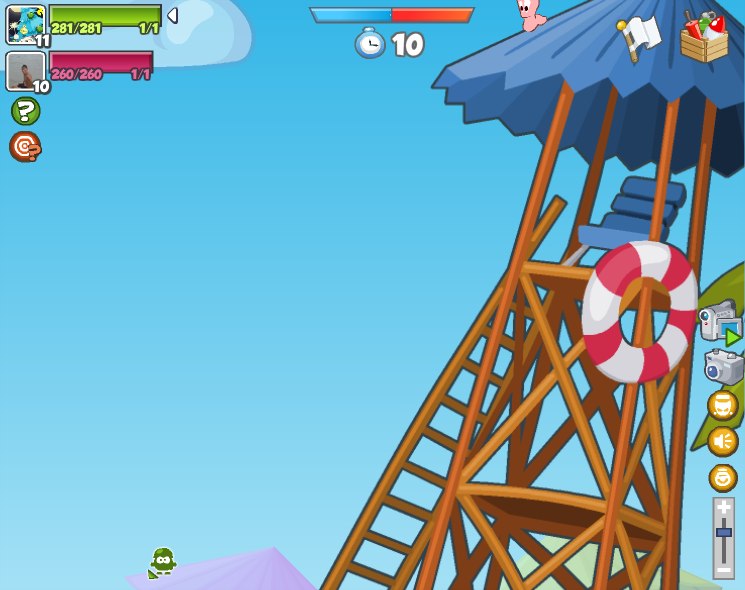745x590 pixels.
Task: Click the white surrender flag icon
Action: coord(639,36)
